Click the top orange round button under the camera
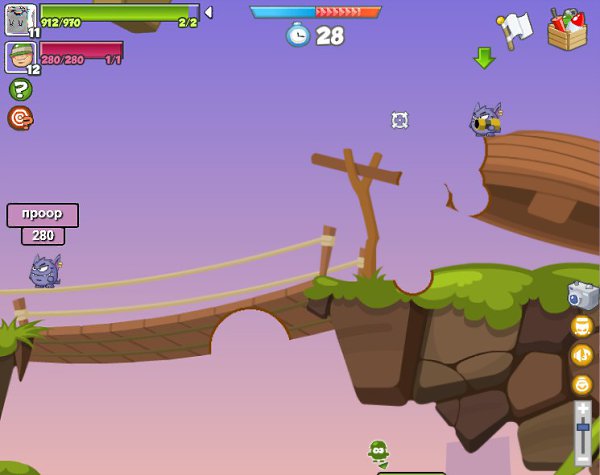Screen dimensions: 600x475 click(582, 326)
